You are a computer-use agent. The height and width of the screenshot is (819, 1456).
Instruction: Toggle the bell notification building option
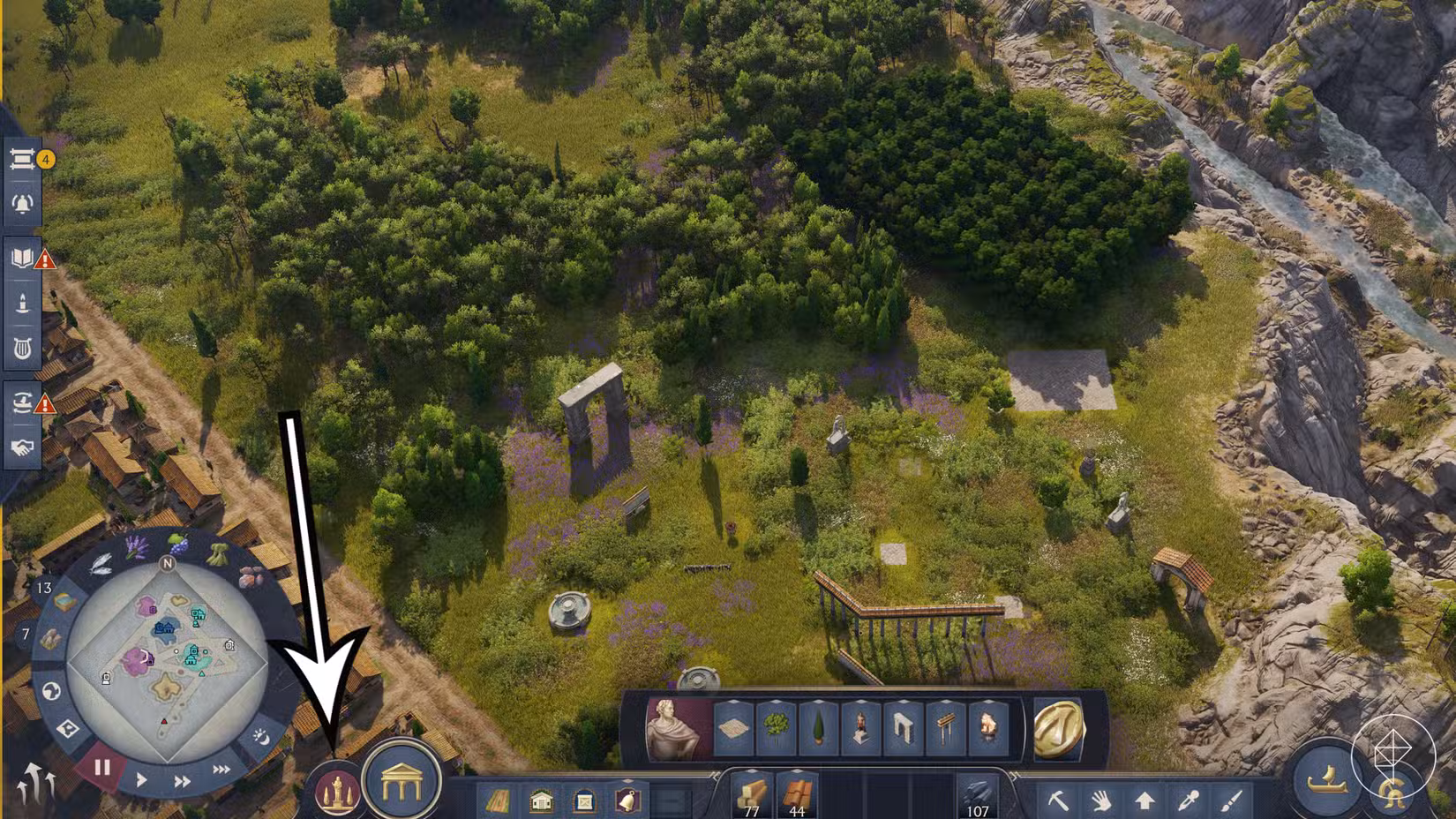tap(626, 799)
